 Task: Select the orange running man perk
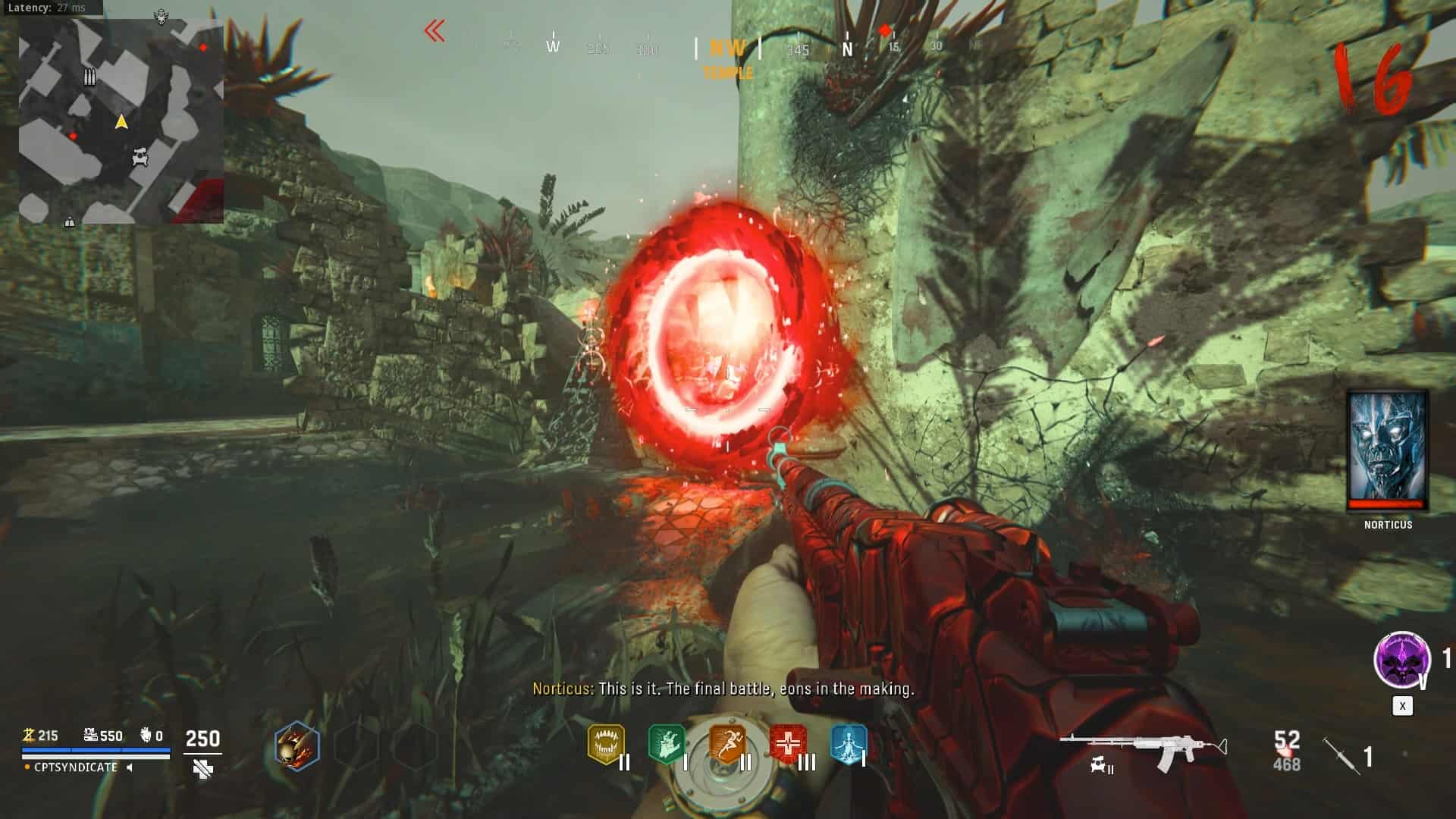click(x=727, y=744)
